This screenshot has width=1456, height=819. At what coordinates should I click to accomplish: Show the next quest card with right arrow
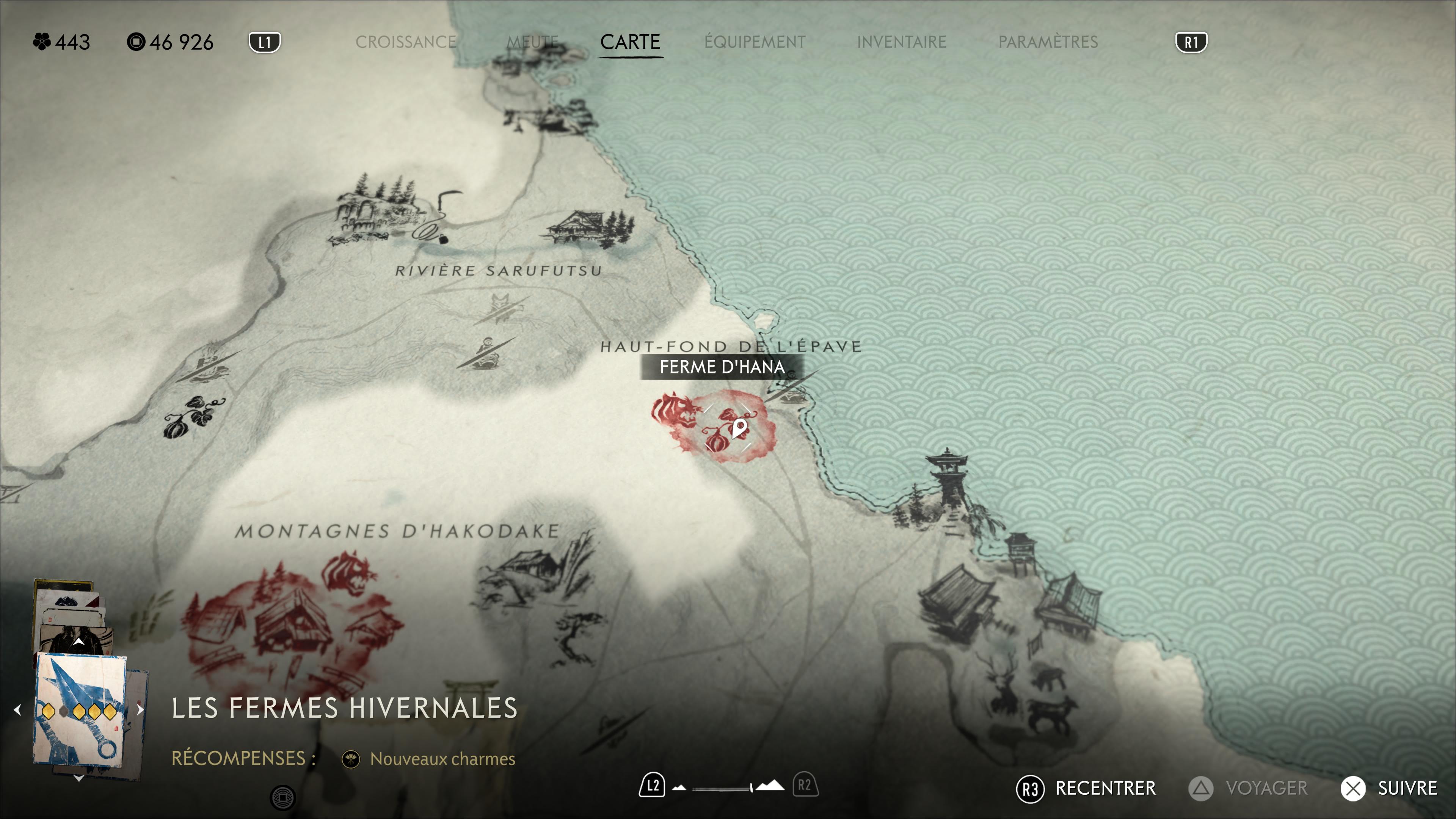coord(140,709)
